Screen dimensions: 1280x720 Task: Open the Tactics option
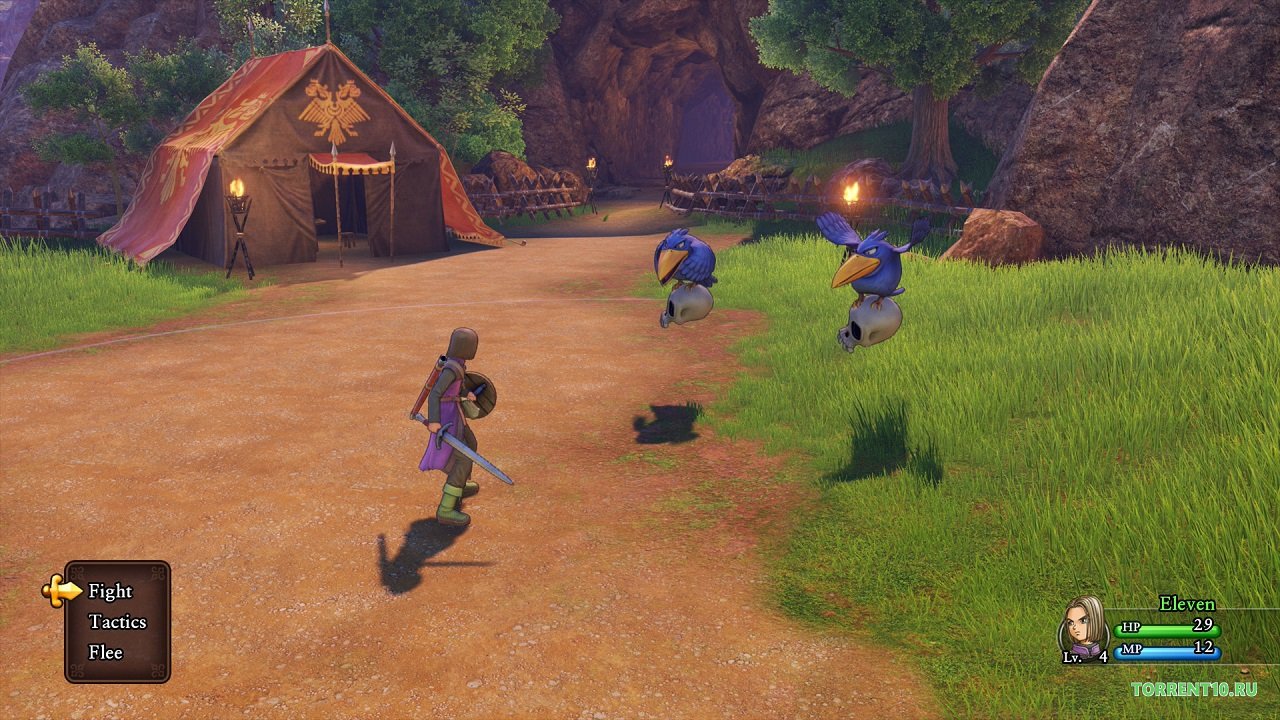[x=117, y=622]
